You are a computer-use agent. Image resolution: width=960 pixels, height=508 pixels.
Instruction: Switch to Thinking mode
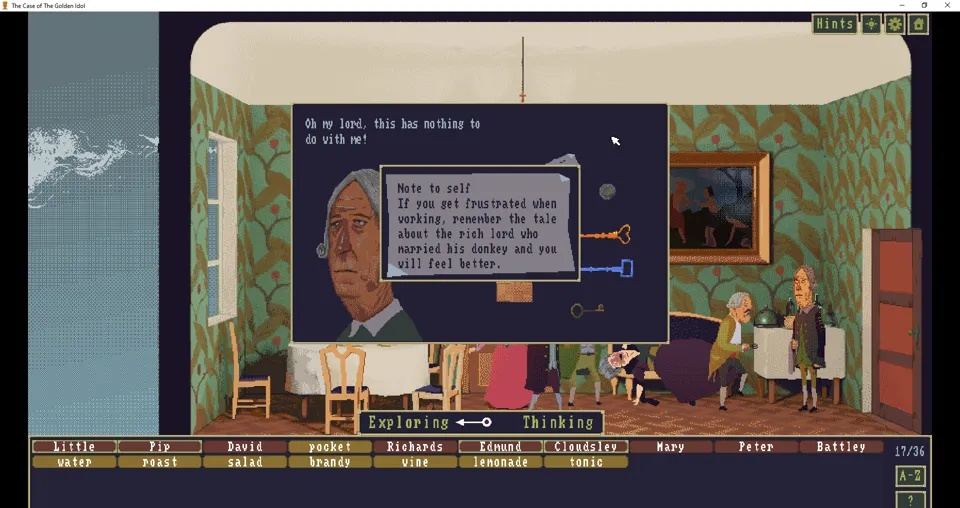558,423
